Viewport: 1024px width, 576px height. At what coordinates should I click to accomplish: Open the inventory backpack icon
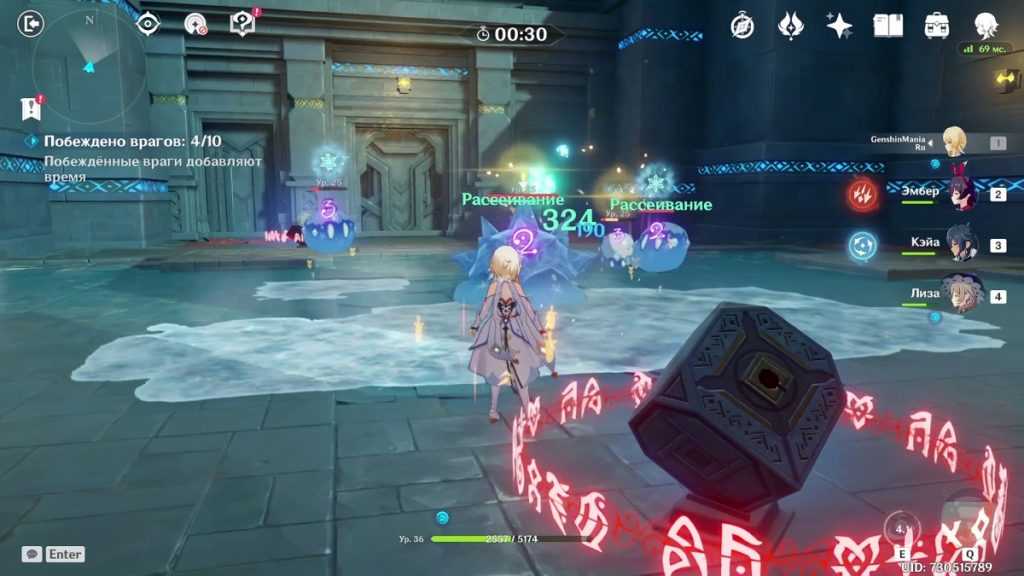tap(937, 26)
